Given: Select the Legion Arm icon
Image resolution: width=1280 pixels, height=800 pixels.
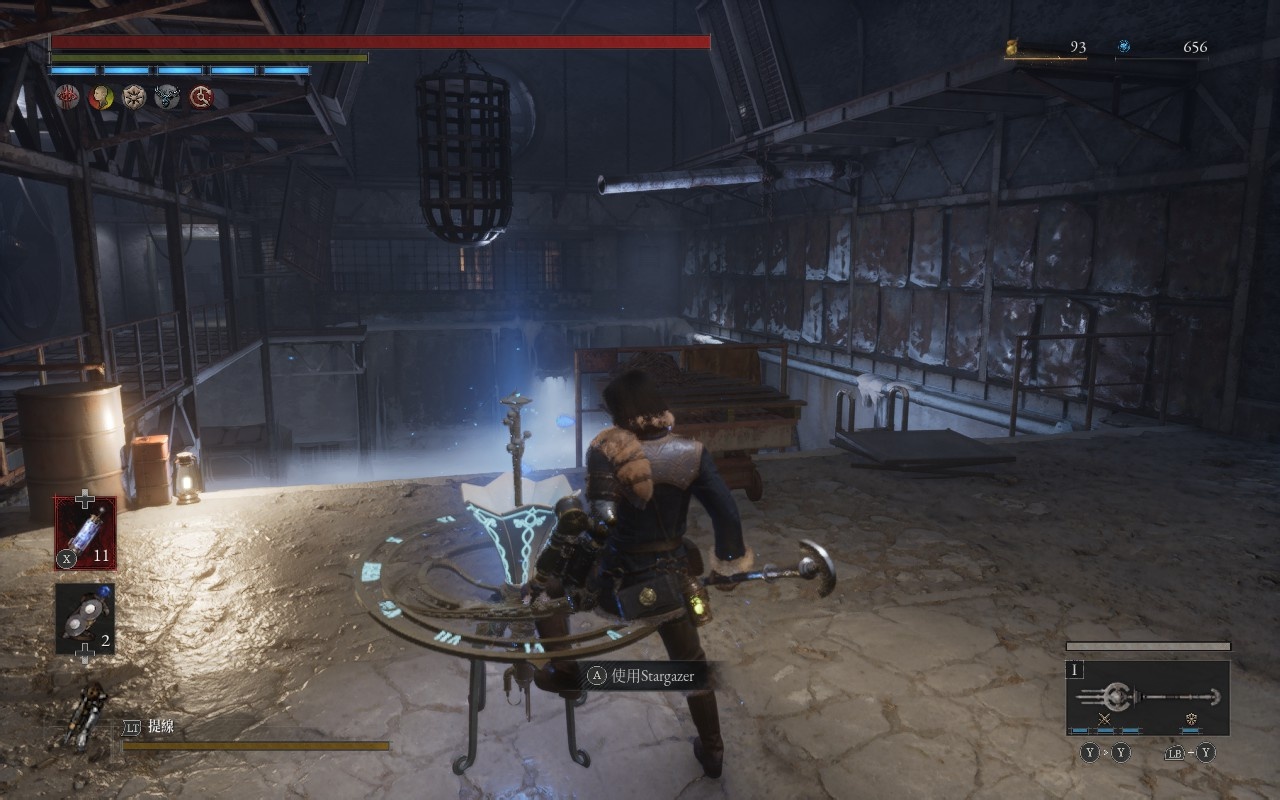Looking at the screenshot, I should pos(87,716).
